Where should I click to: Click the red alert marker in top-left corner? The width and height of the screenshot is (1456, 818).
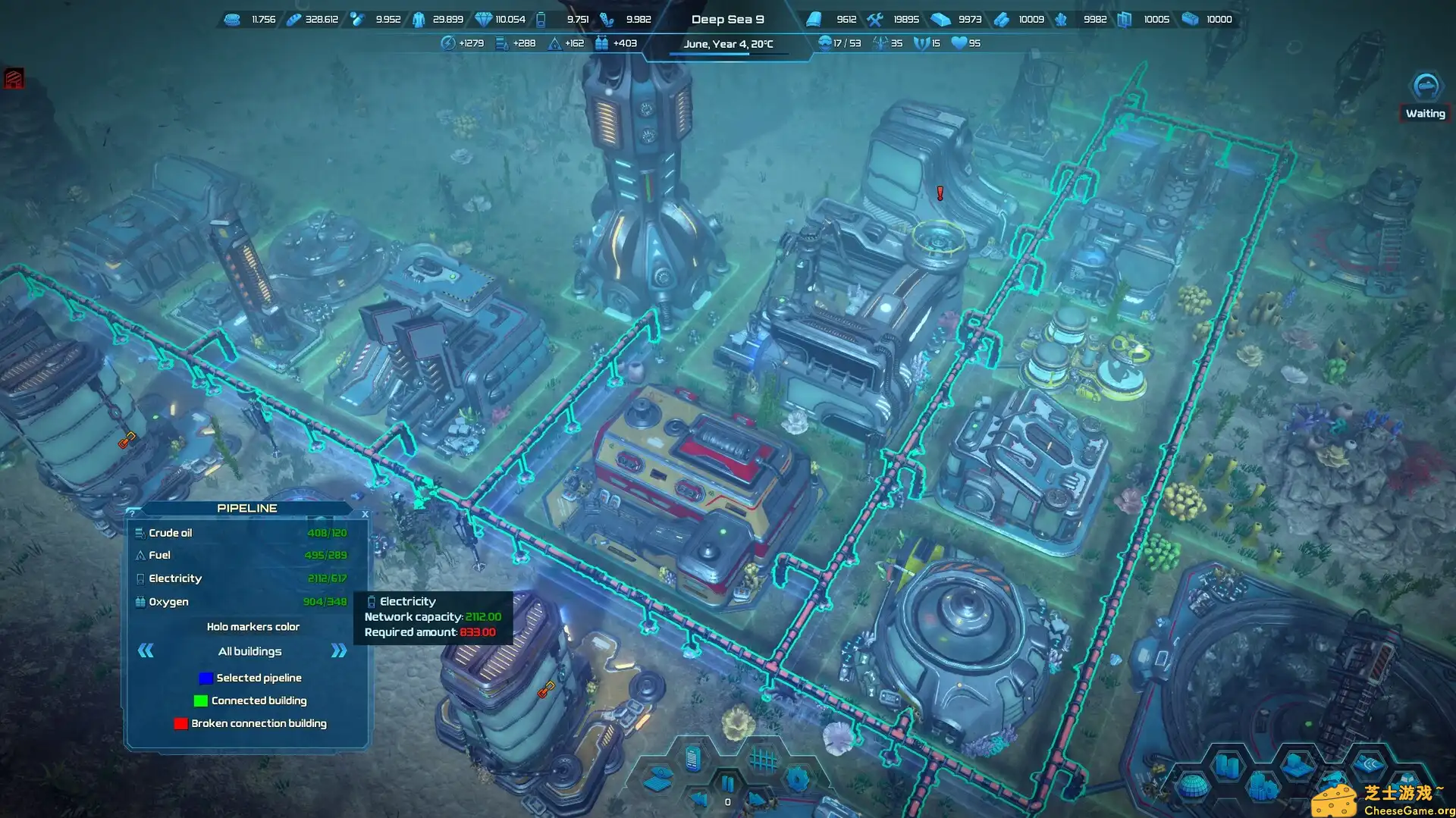[13, 79]
